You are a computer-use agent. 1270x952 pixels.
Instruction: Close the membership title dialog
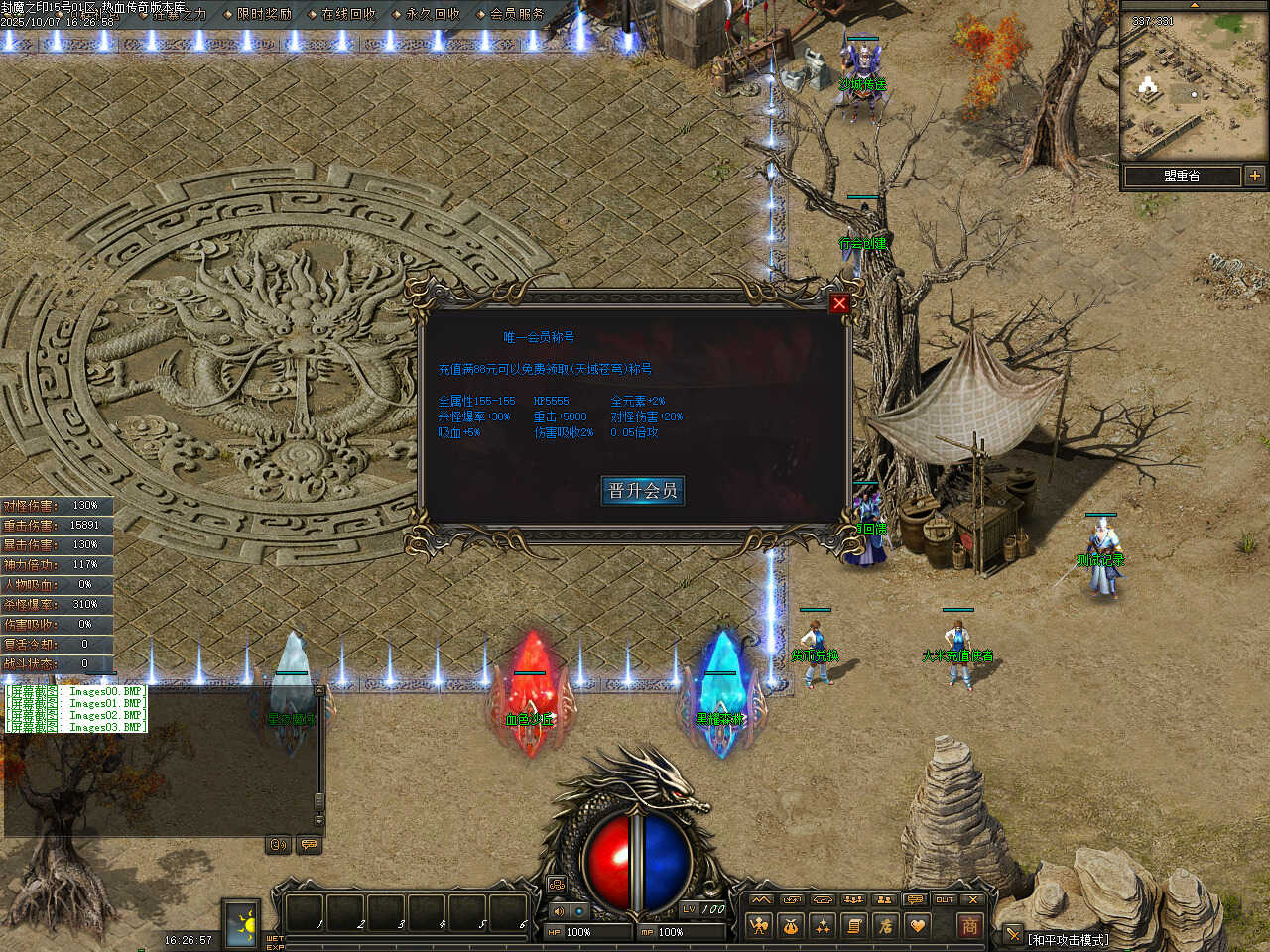pos(839,303)
